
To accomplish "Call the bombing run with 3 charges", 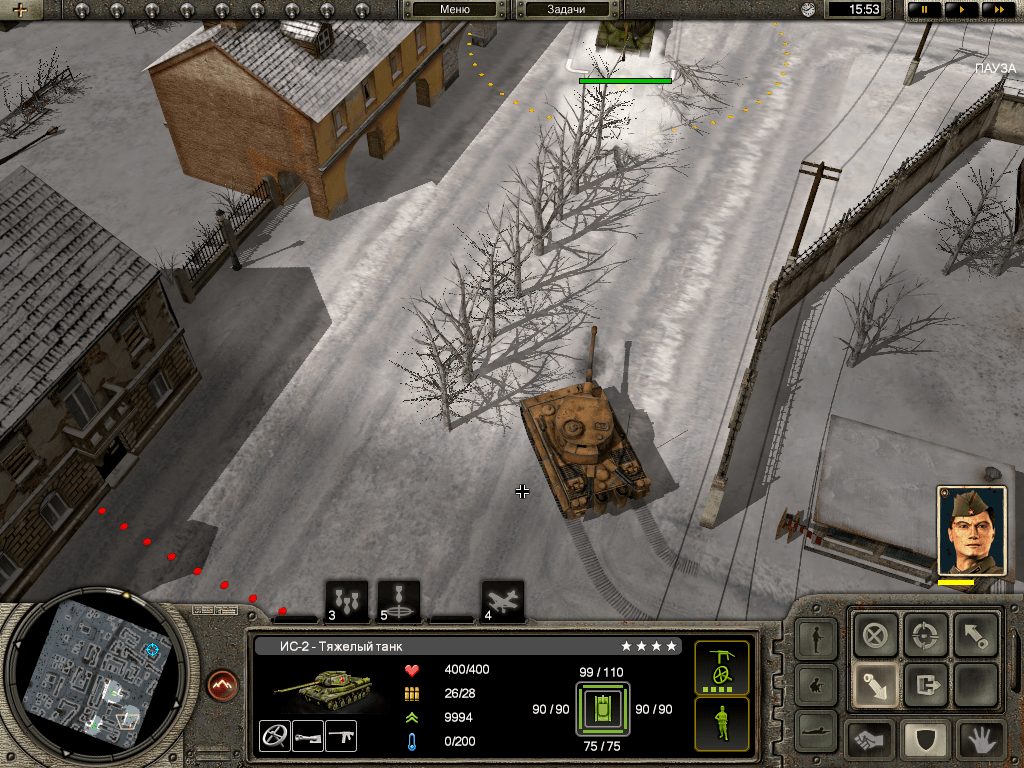I will tap(347, 601).
